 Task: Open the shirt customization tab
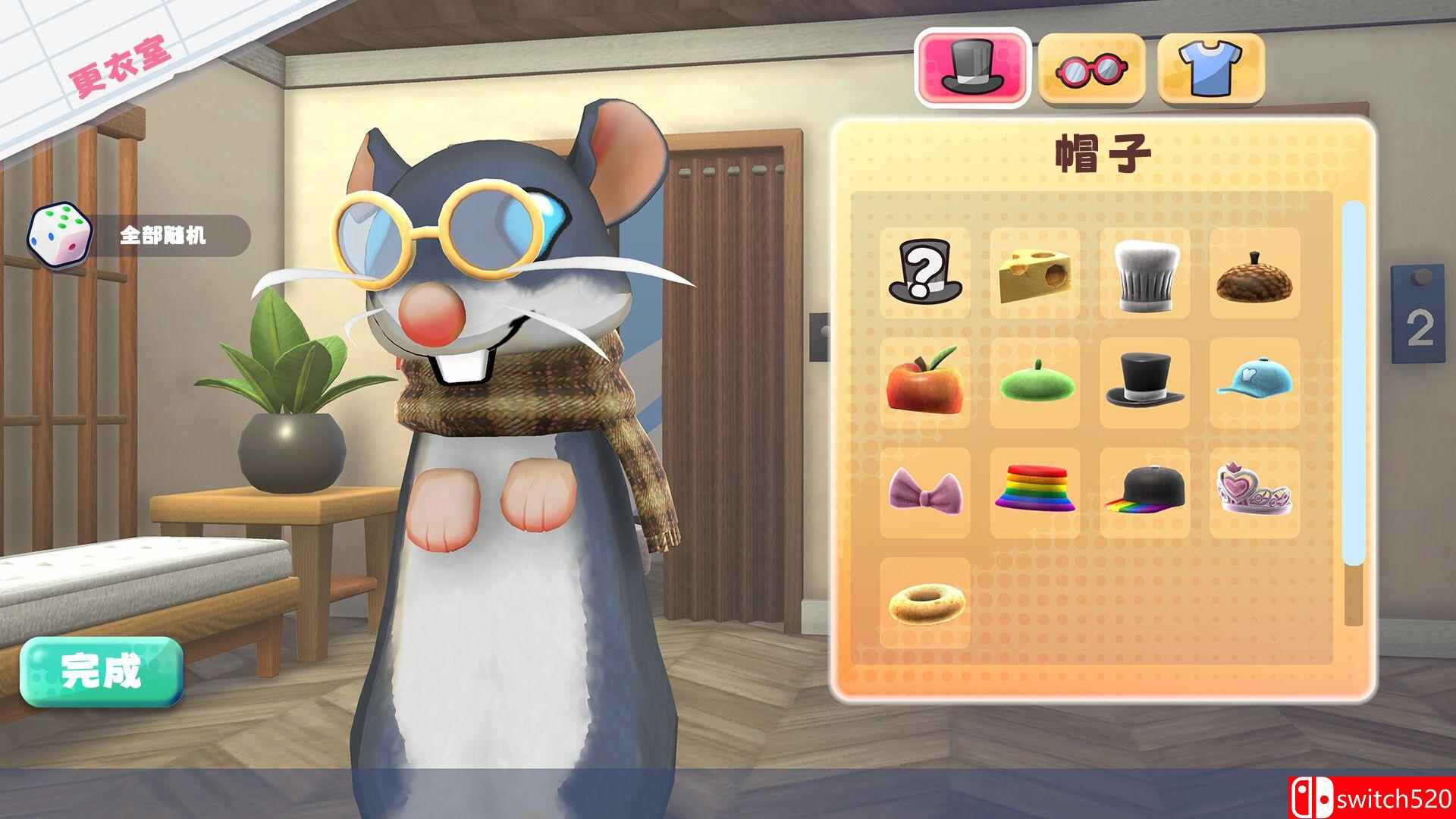[x=1209, y=67]
